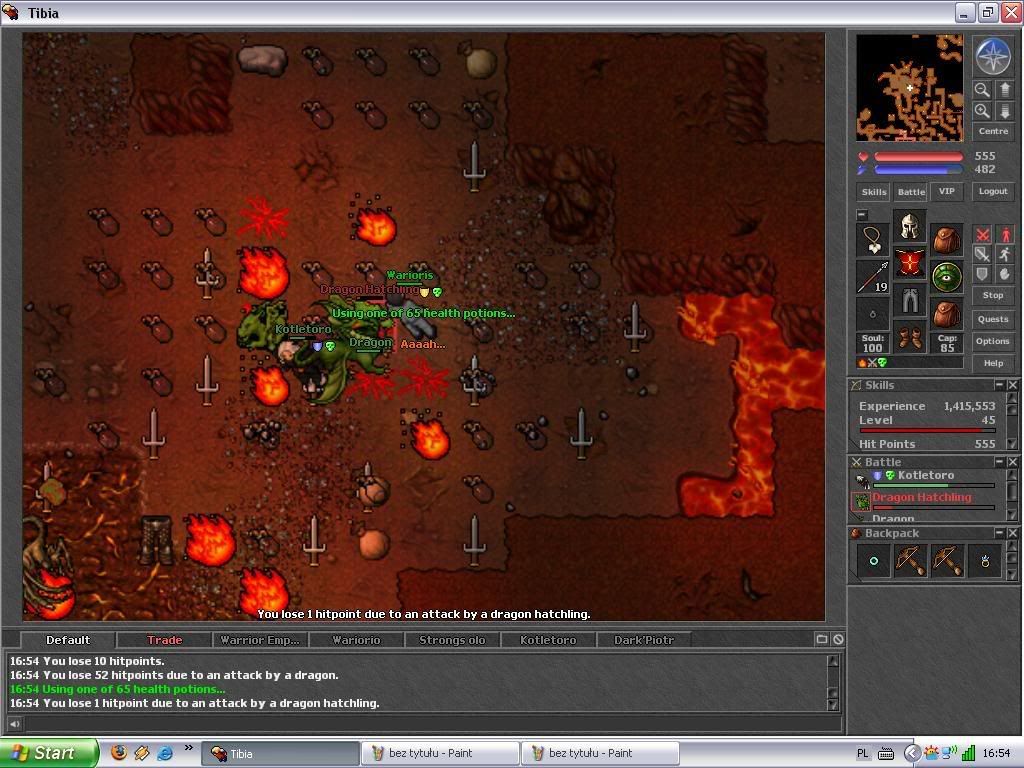
Task: Switch to the Trade chat tab
Action: pos(164,640)
